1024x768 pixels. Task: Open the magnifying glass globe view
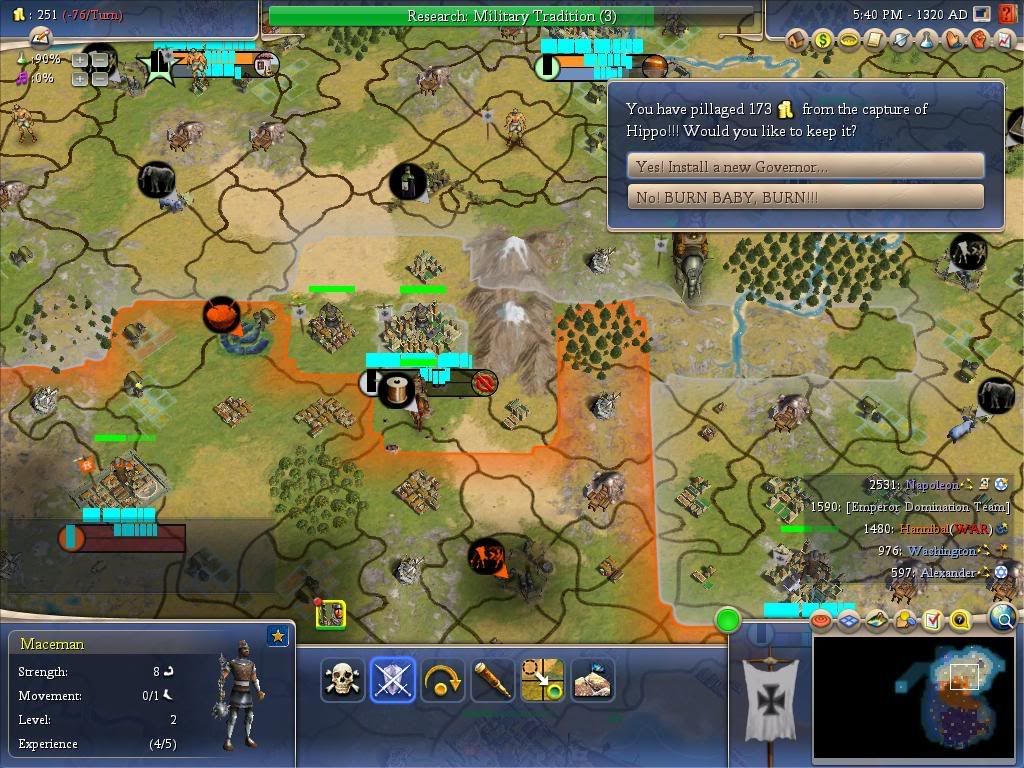coord(1003,619)
